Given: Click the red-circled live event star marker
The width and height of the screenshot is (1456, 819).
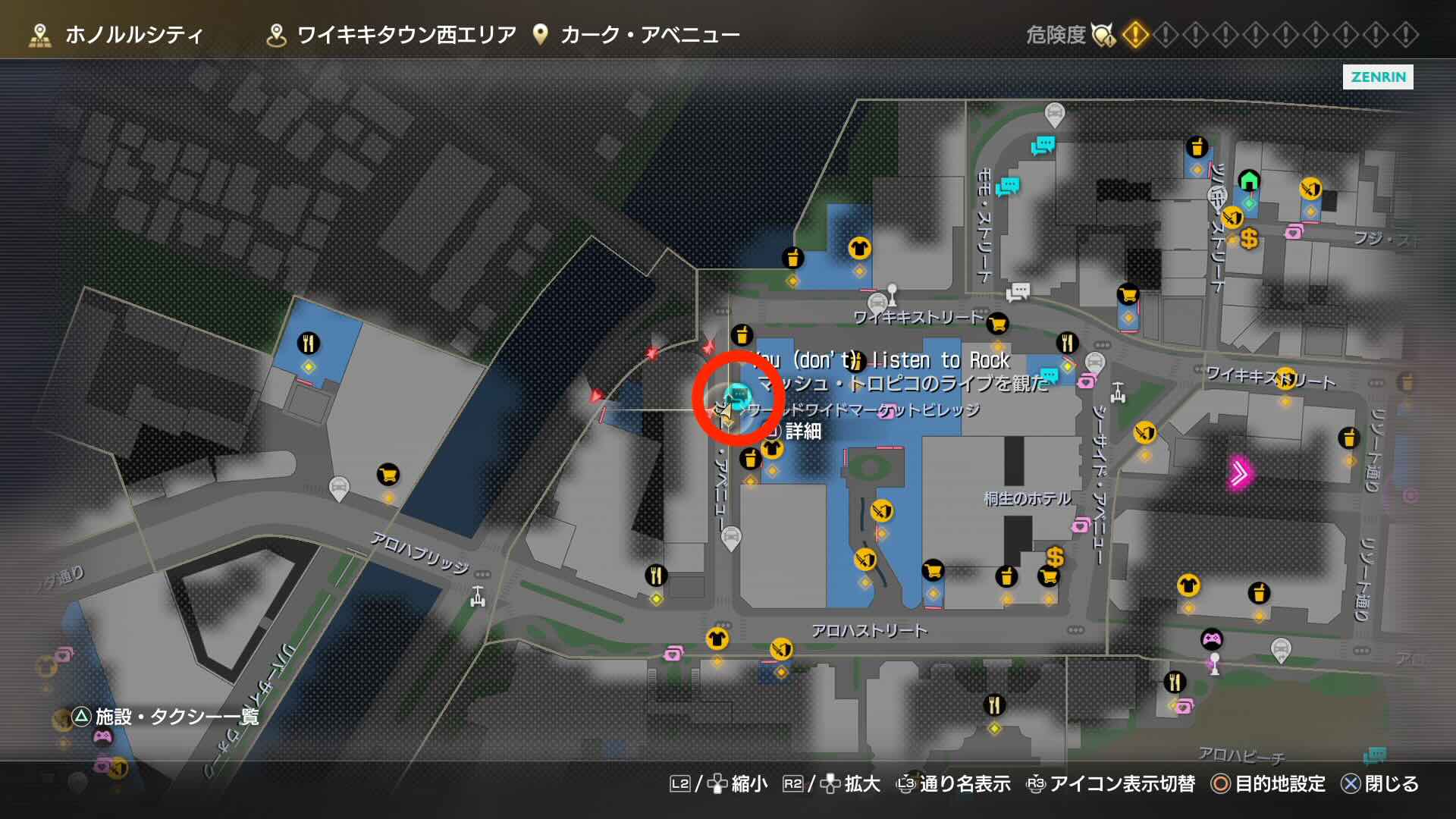Looking at the screenshot, I should click(726, 413).
